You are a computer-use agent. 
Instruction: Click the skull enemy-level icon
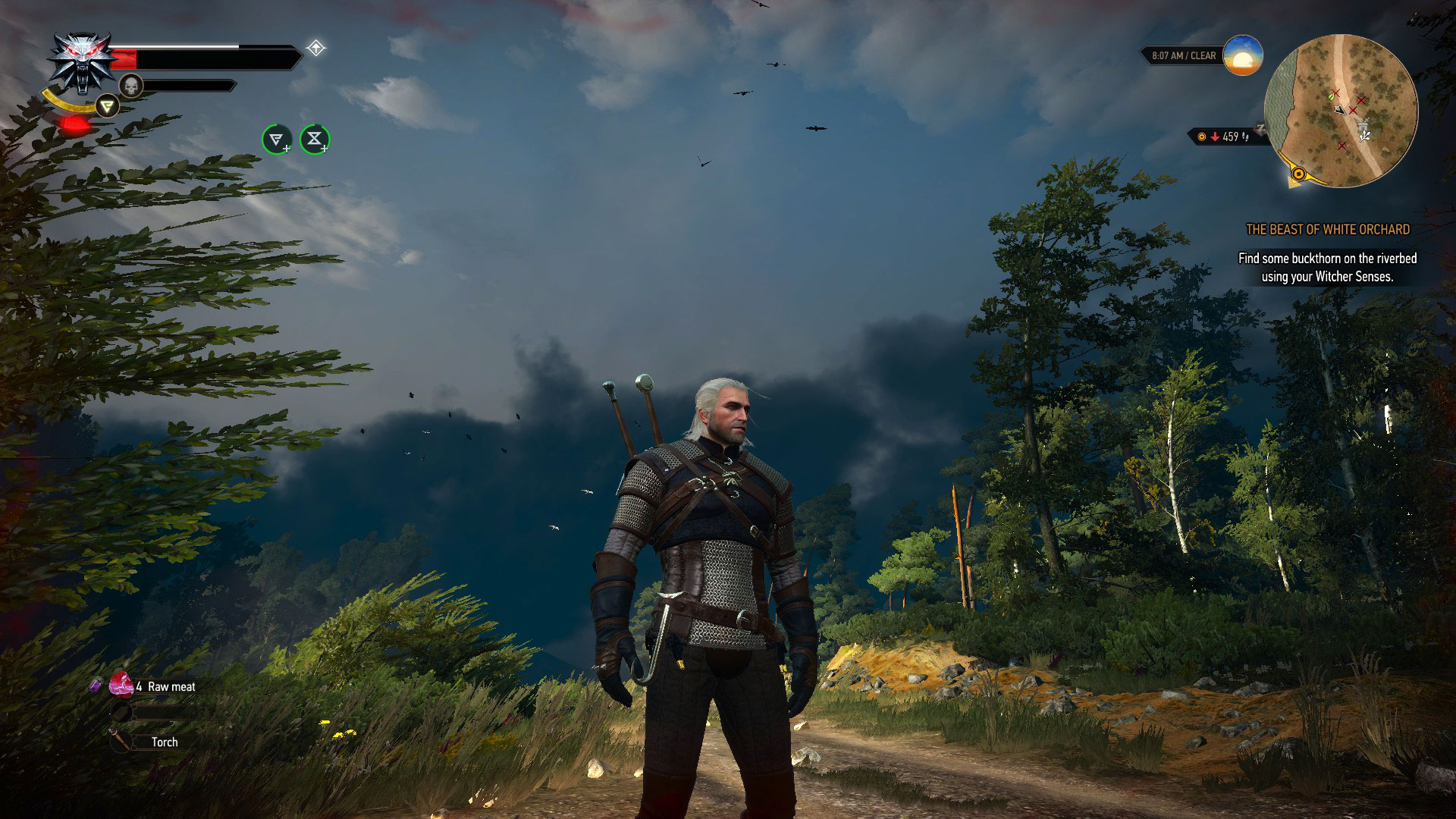[x=130, y=85]
